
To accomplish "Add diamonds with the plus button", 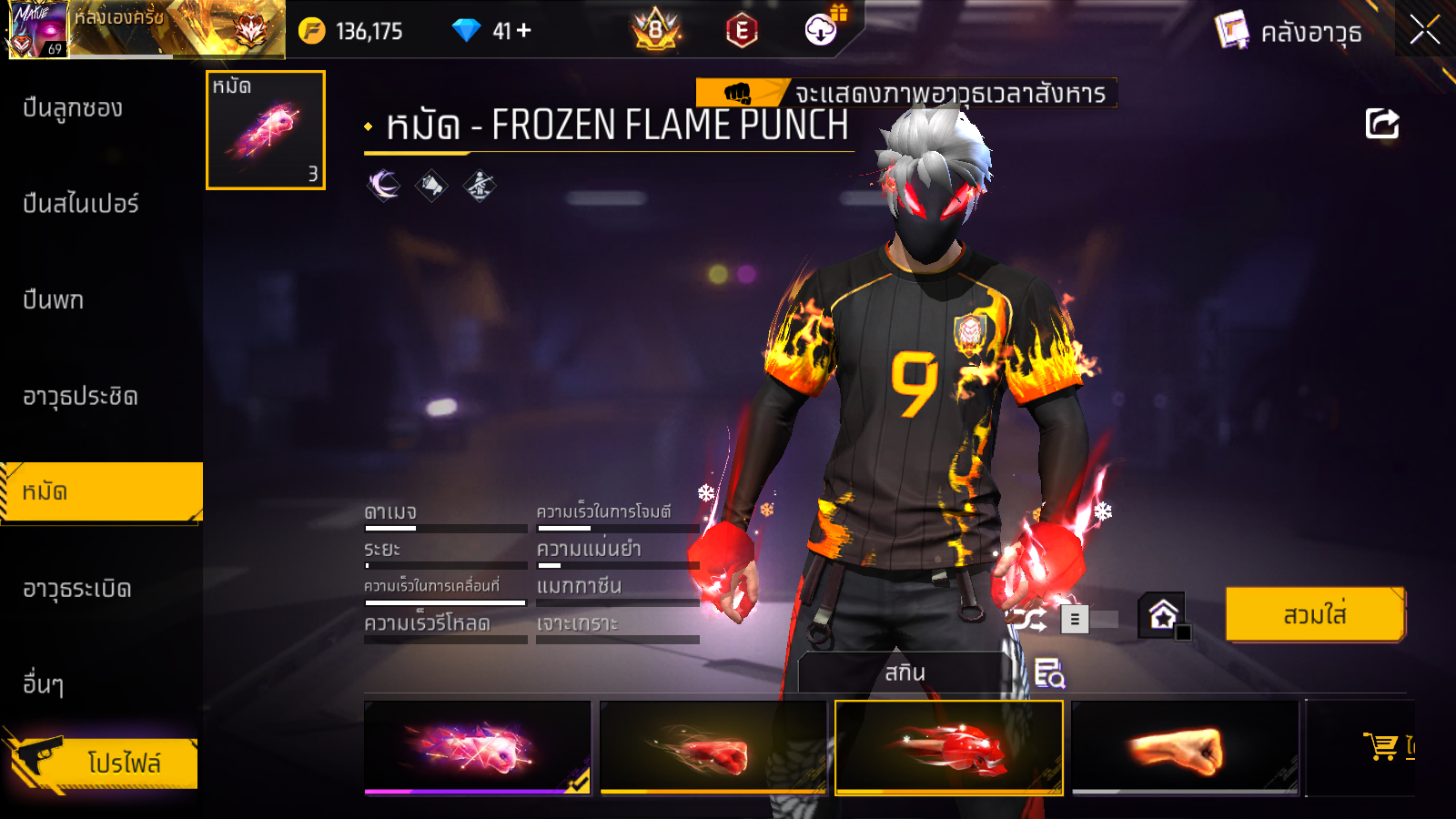I will click(524, 31).
